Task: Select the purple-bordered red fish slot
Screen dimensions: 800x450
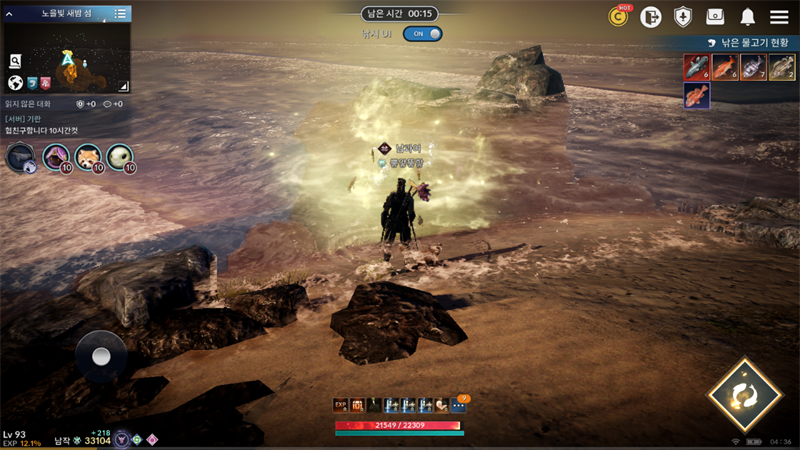Action: (x=696, y=96)
